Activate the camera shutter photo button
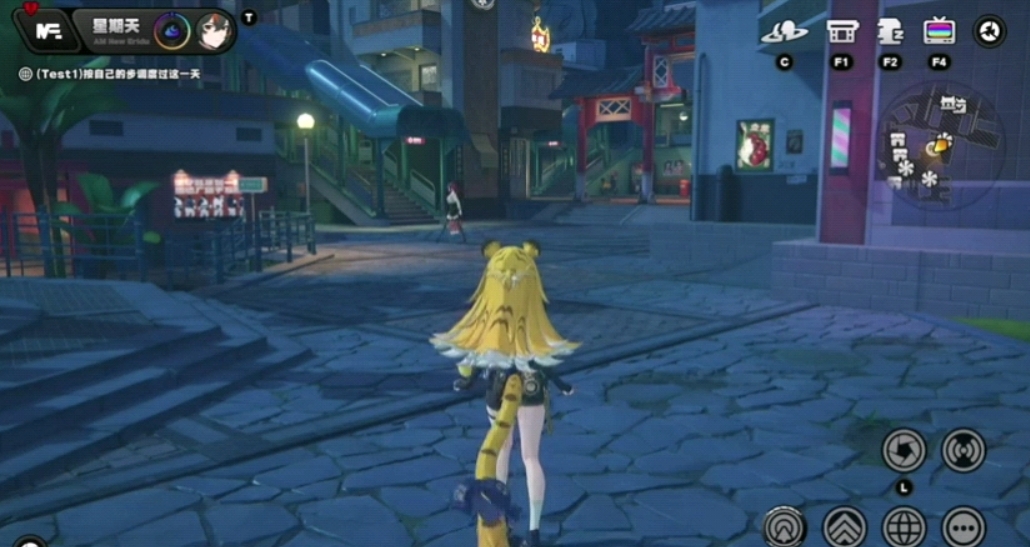 (903, 451)
